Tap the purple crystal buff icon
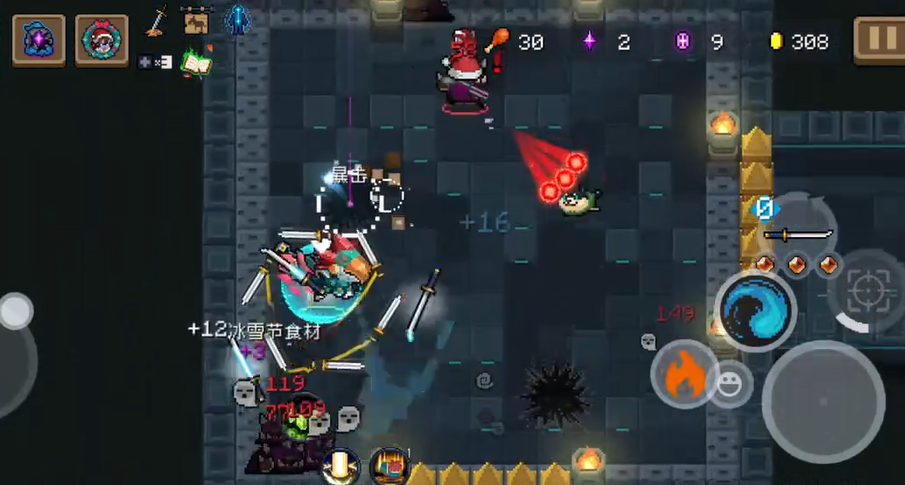 [39, 41]
